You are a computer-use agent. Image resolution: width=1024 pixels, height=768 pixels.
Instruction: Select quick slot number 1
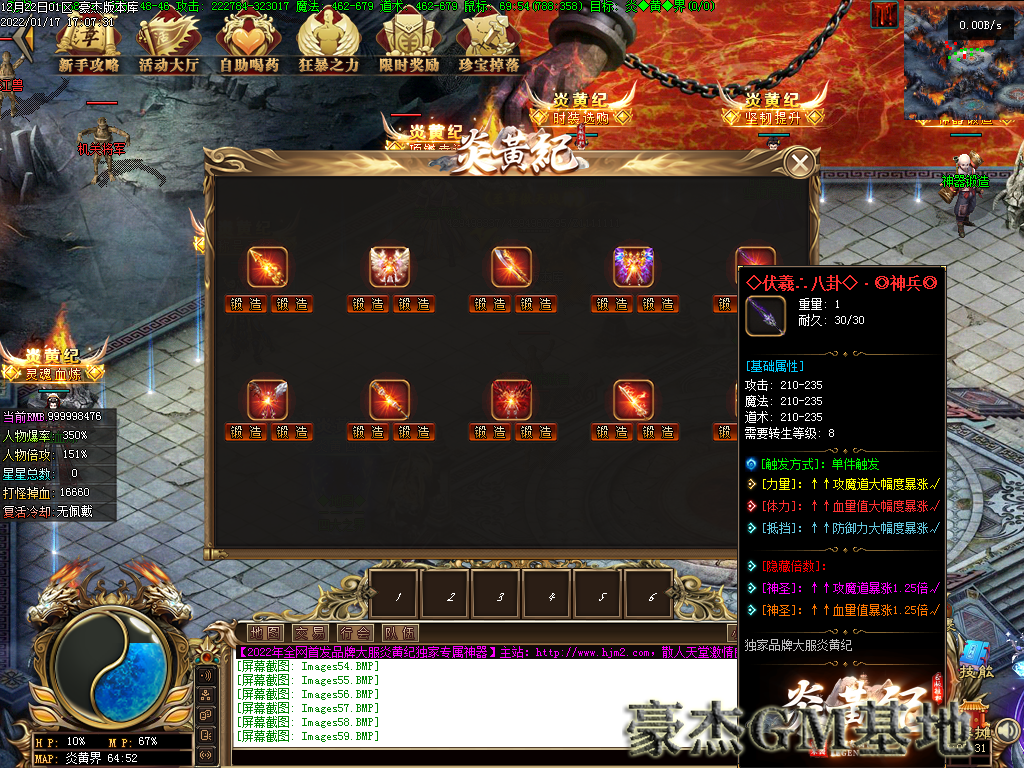[x=396, y=595]
